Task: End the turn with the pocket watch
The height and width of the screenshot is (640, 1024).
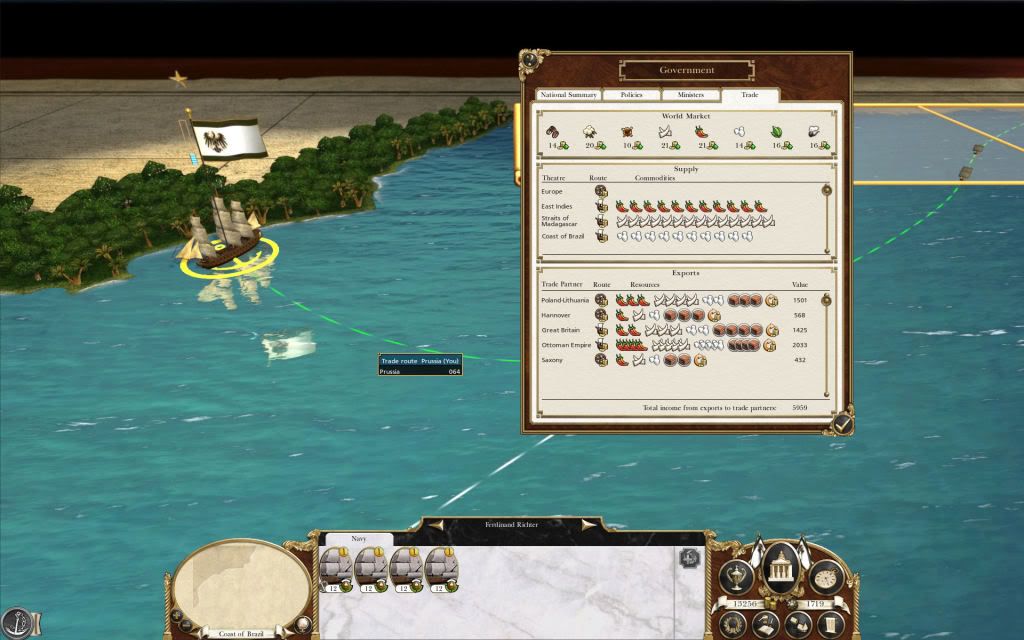Action: point(826,577)
